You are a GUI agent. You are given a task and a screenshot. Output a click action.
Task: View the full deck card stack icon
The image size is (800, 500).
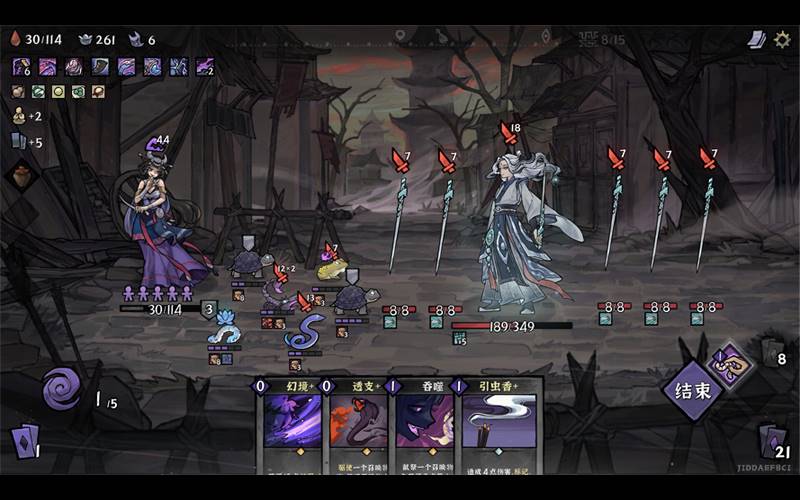point(757,39)
